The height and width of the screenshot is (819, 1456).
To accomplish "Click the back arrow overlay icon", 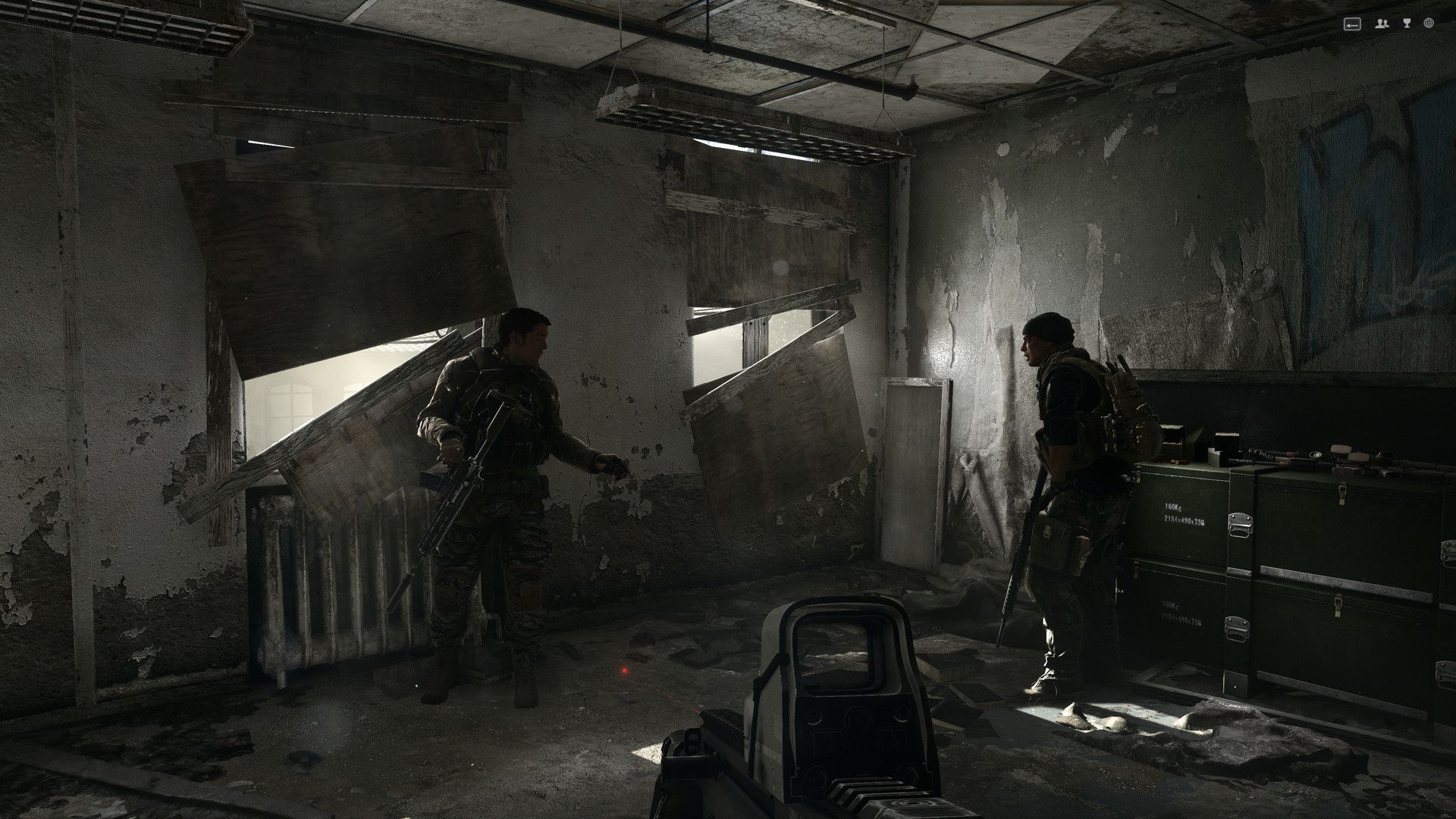I will tap(1352, 24).
